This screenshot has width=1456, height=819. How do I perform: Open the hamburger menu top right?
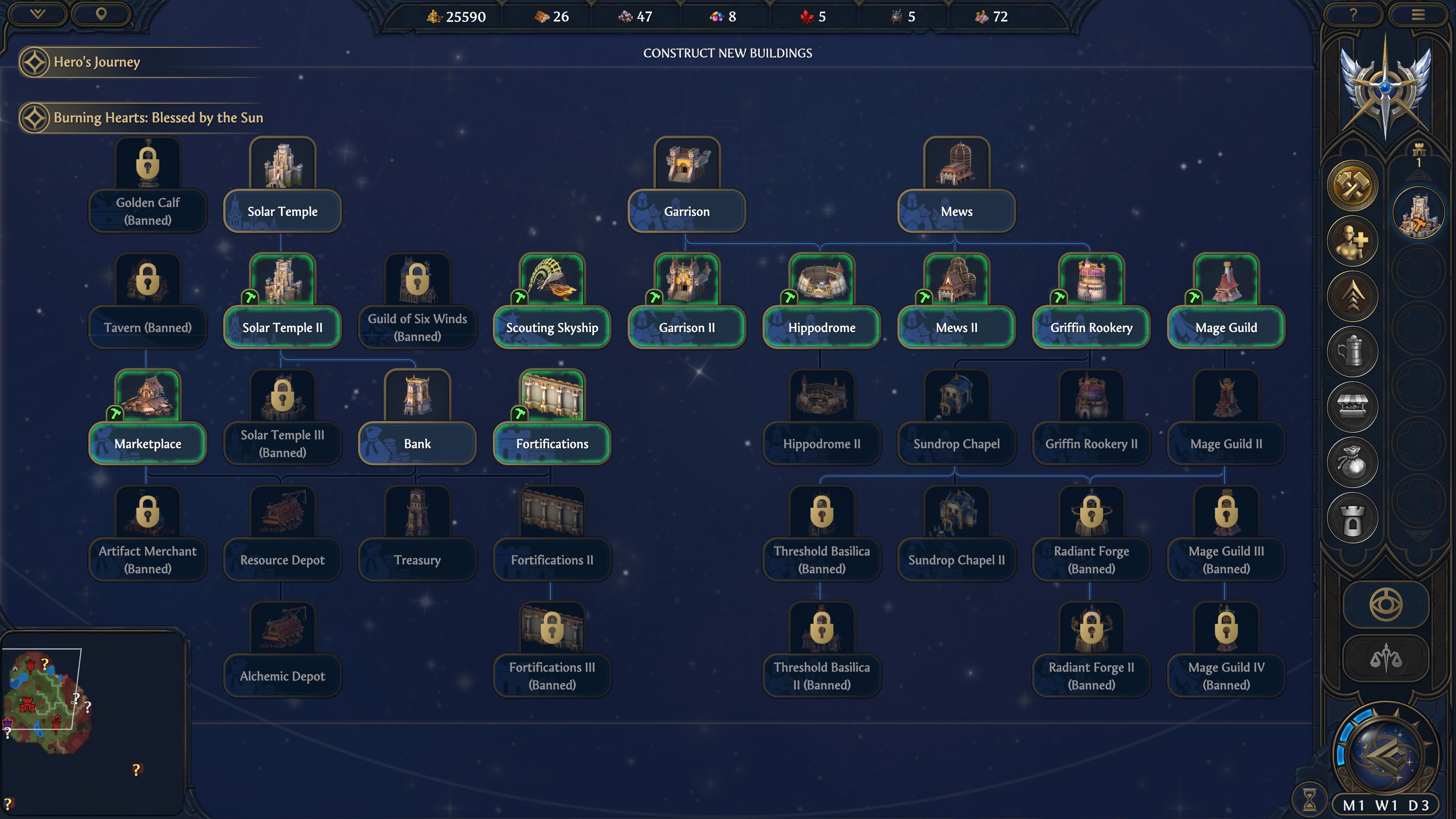click(x=1419, y=14)
